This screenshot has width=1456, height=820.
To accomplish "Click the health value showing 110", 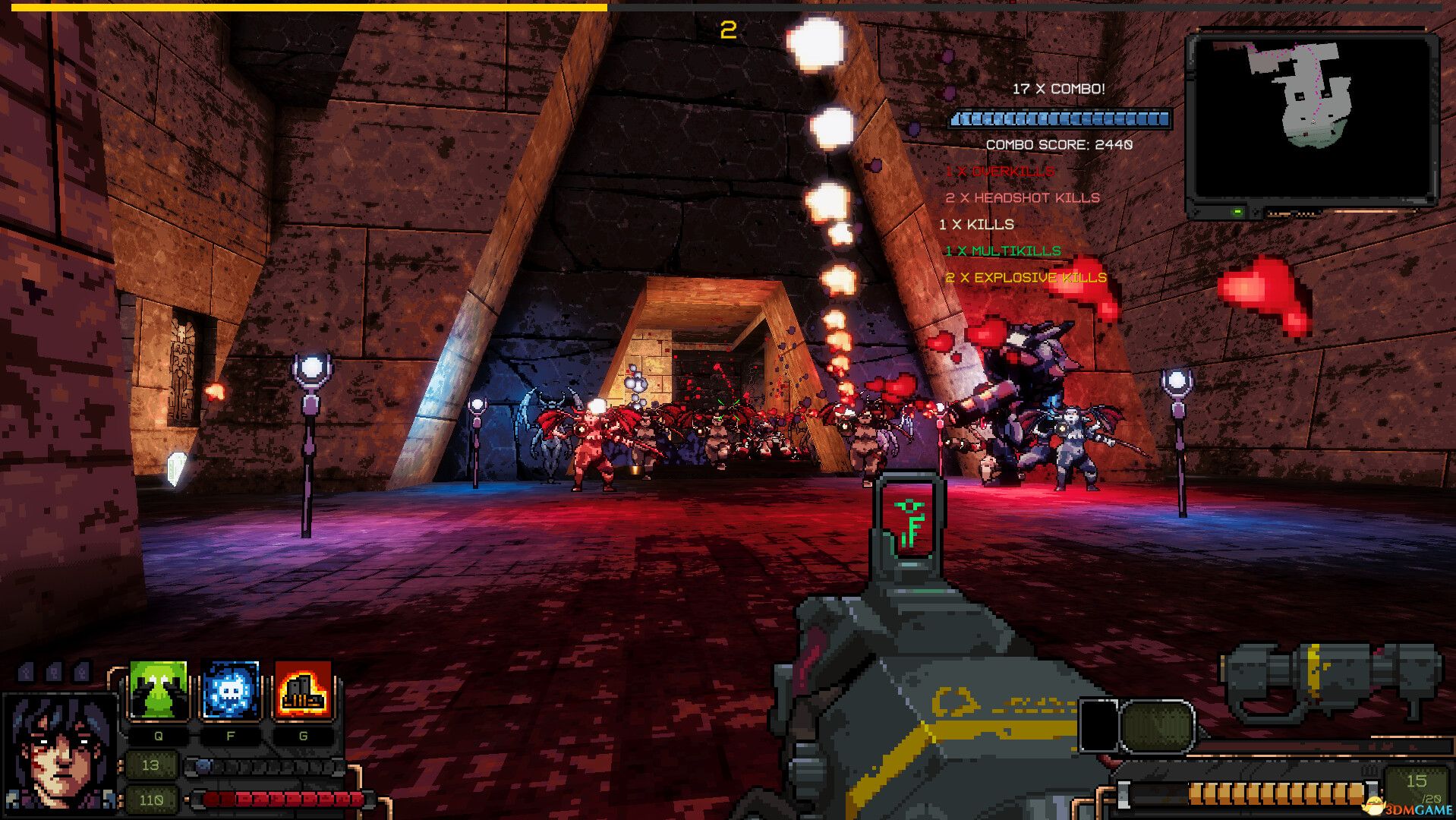I will [153, 799].
